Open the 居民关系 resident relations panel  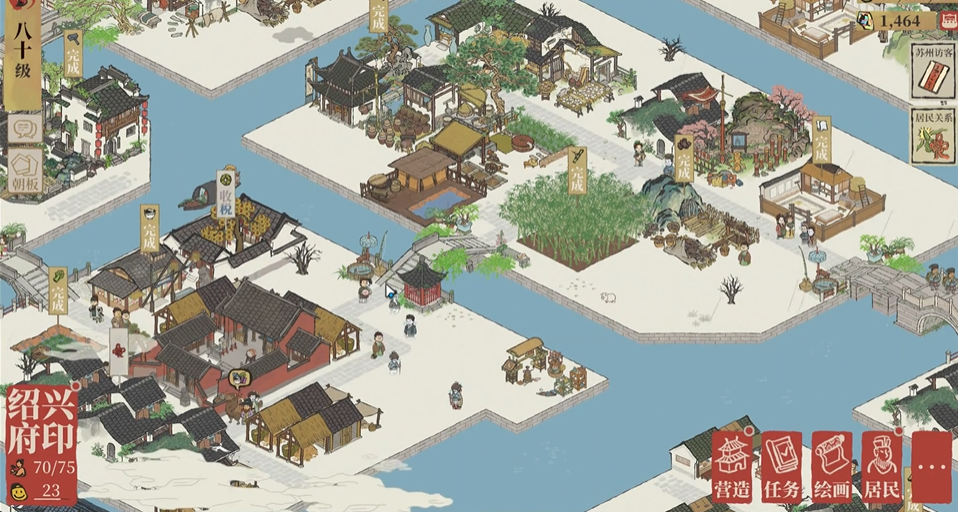coord(933,137)
